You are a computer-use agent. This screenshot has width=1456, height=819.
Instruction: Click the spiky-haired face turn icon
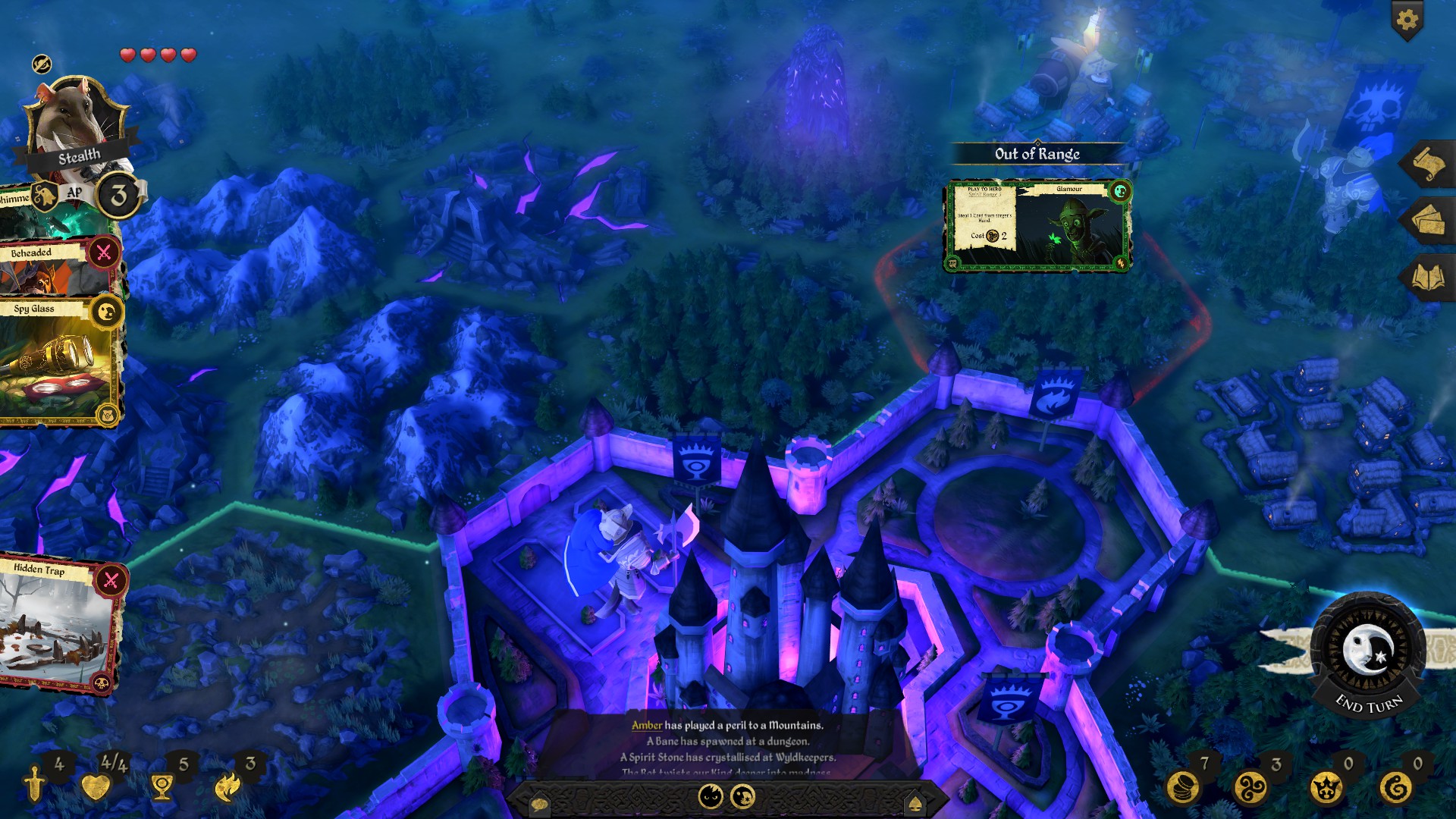point(711,796)
